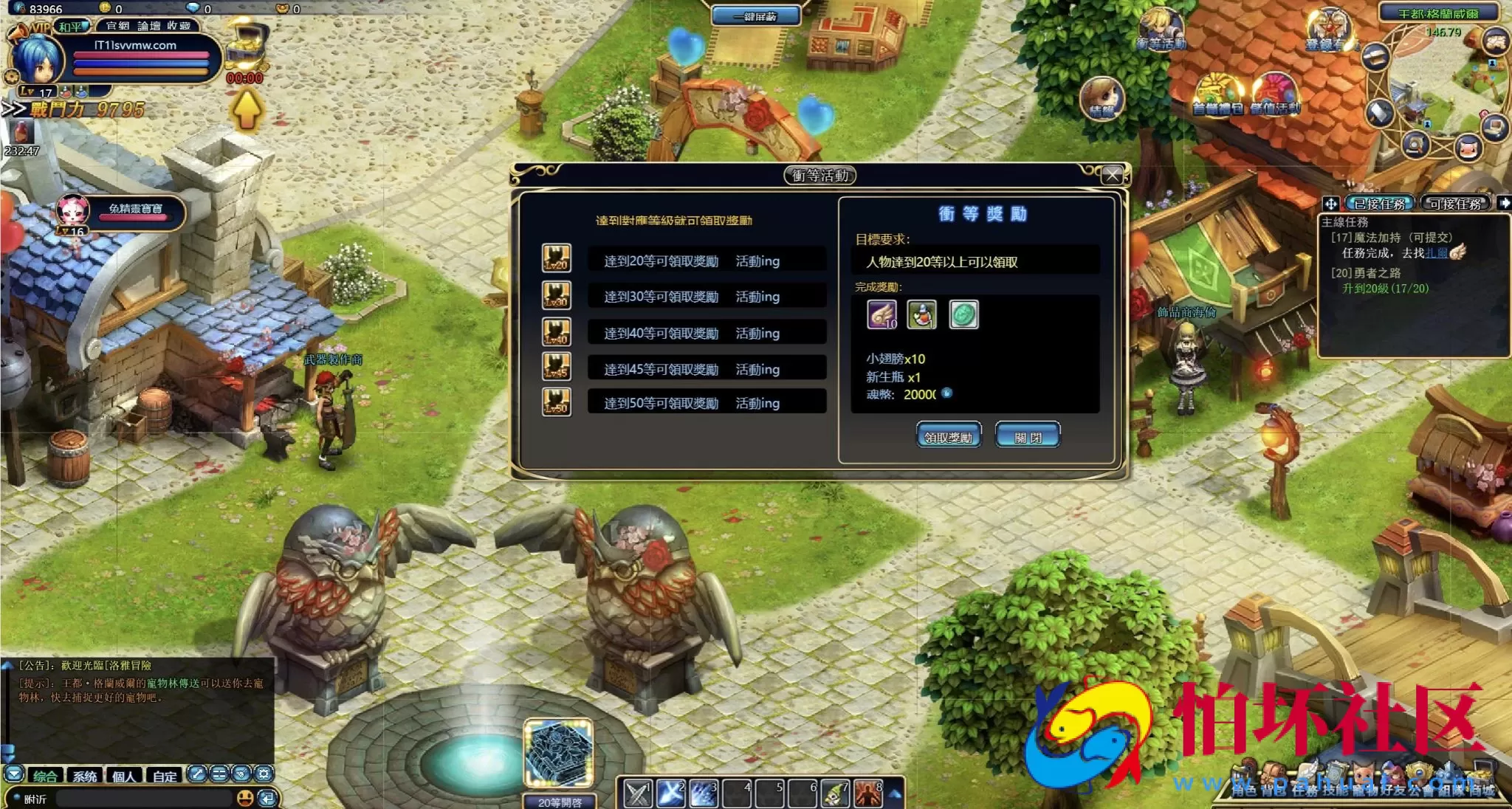Claim the reward with 領取獎勵 button
This screenshot has height=809, width=1512.
click(949, 436)
